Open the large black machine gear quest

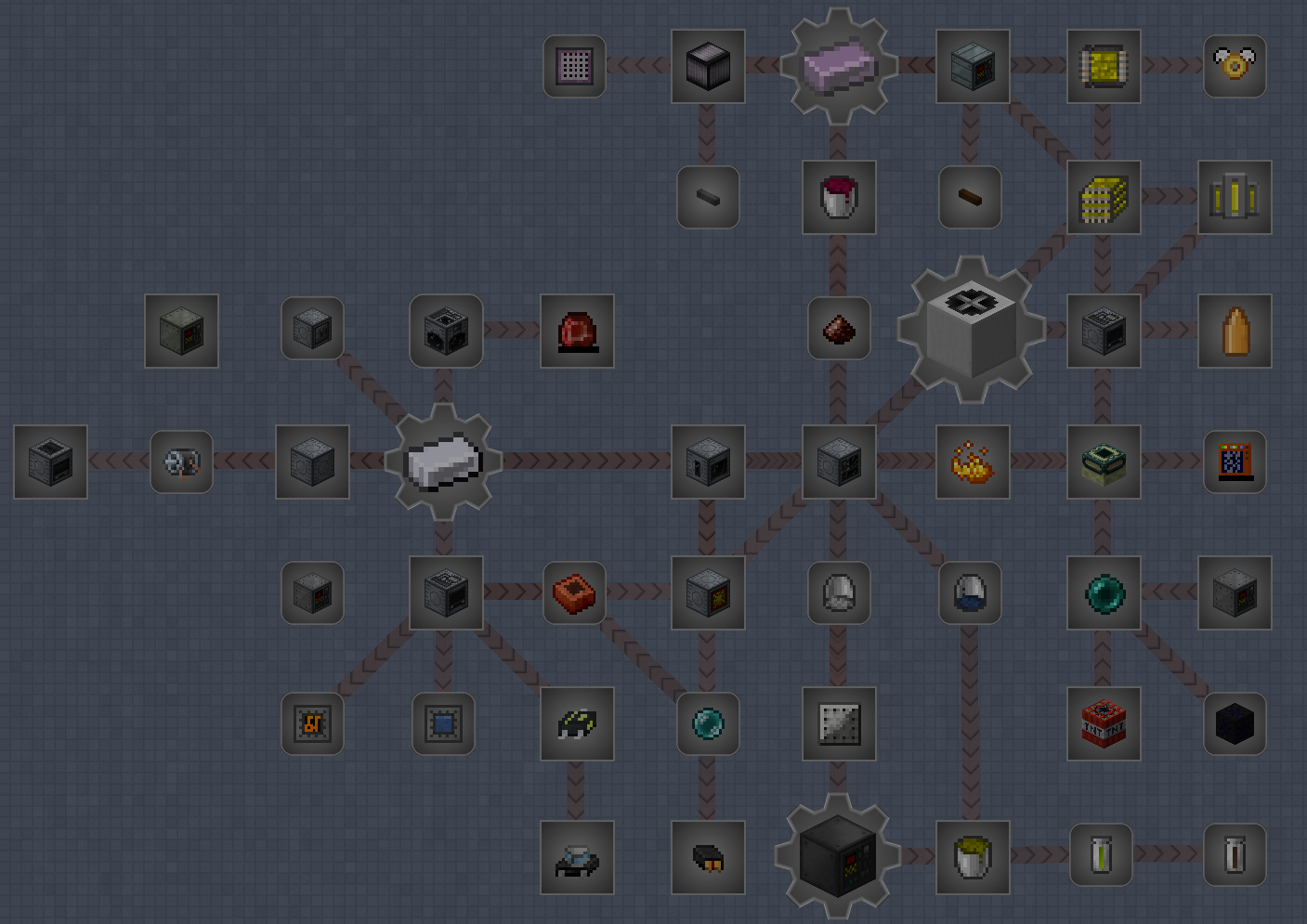pos(838,855)
